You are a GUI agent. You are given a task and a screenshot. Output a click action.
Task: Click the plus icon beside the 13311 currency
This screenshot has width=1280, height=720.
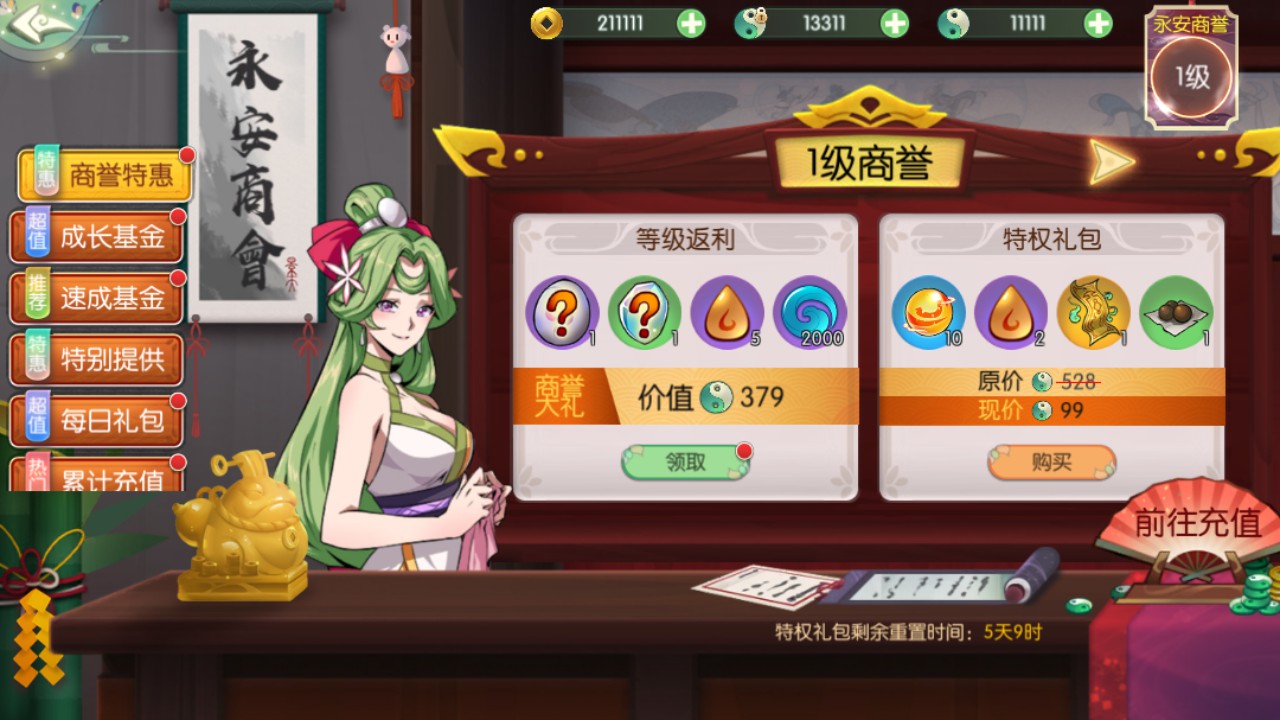[x=893, y=20]
